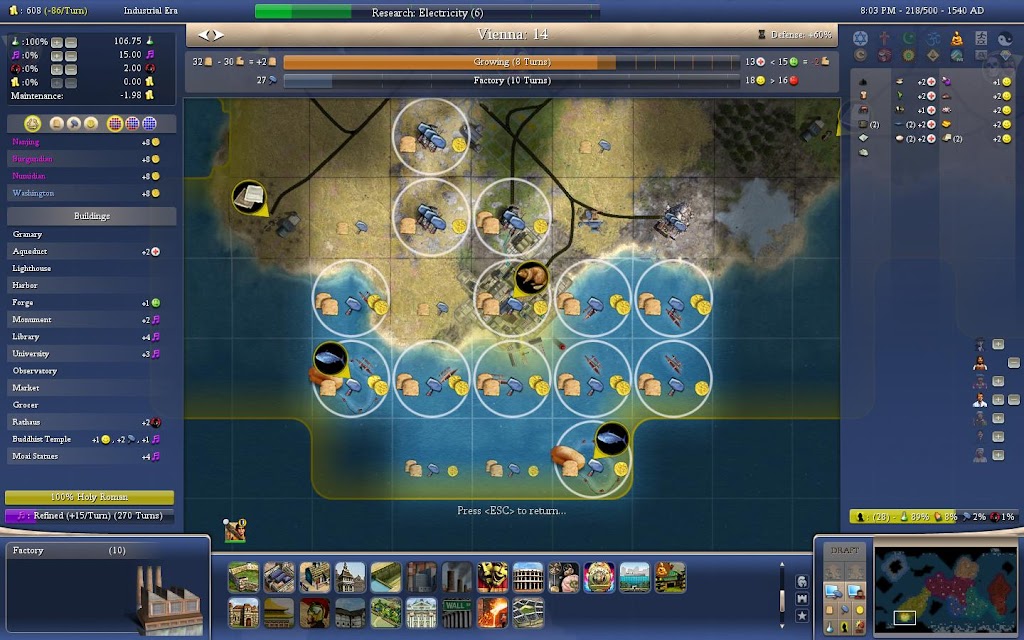This screenshot has width=1024, height=640.
Task: Queue the Colosseum building icon
Action: [526, 576]
